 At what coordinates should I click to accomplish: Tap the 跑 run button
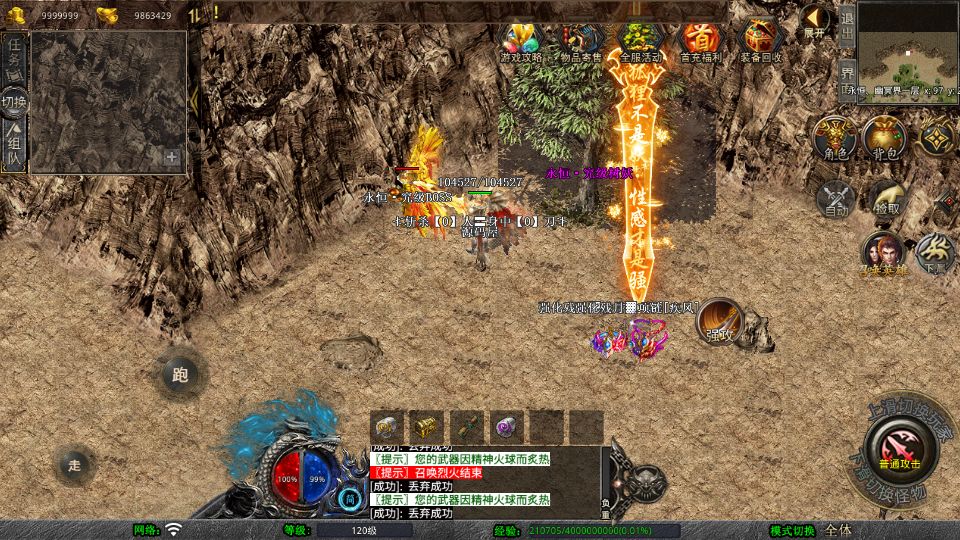point(180,376)
